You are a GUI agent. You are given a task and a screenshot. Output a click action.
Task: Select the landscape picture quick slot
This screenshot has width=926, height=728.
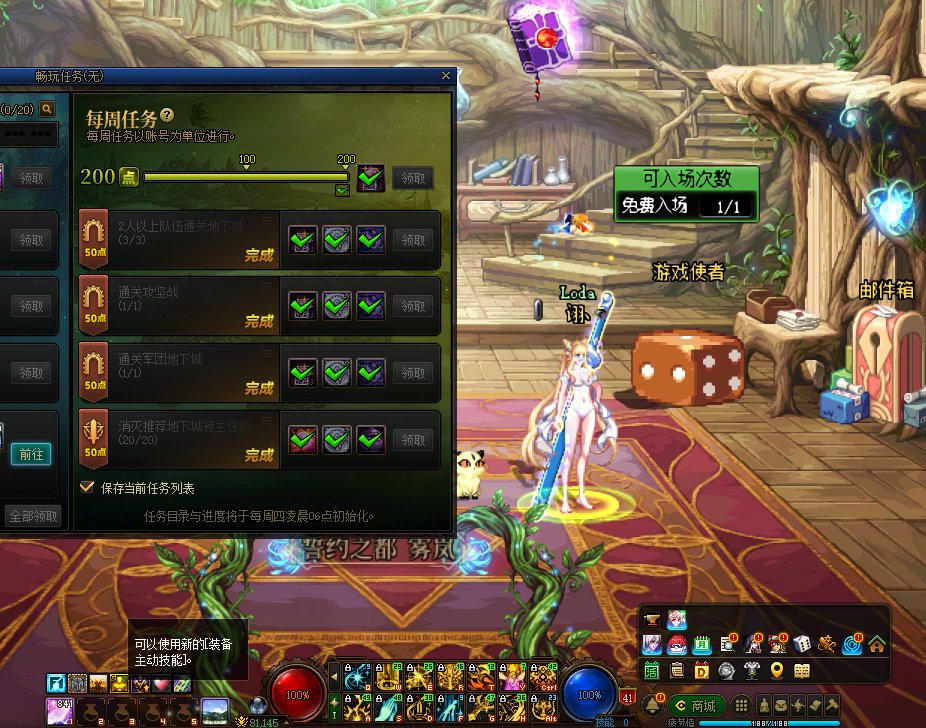(x=214, y=712)
